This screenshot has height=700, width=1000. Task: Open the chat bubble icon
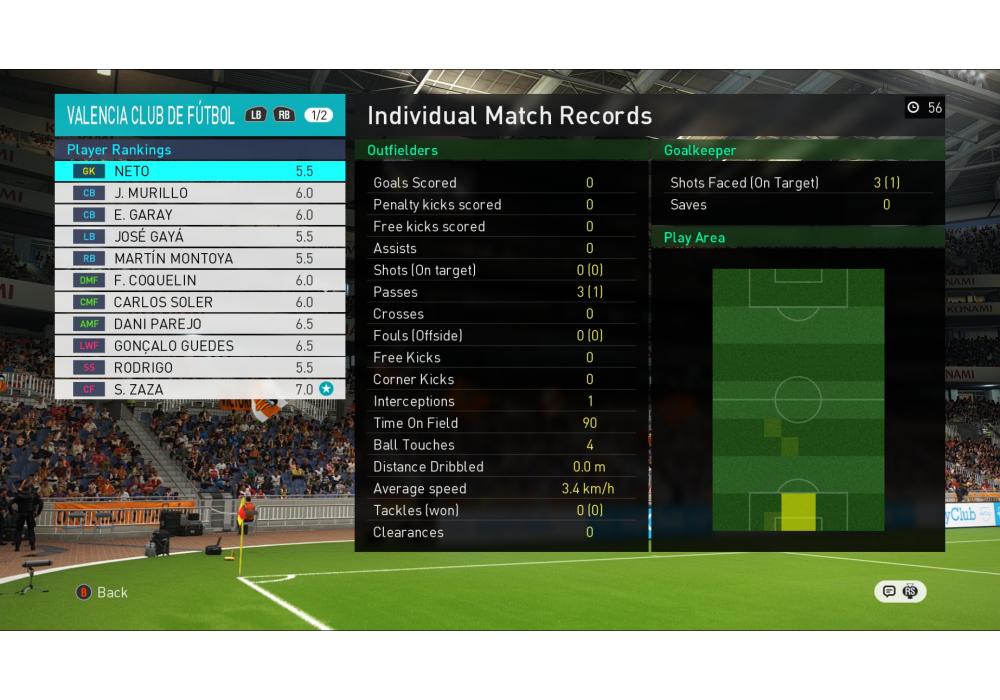[x=887, y=591]
